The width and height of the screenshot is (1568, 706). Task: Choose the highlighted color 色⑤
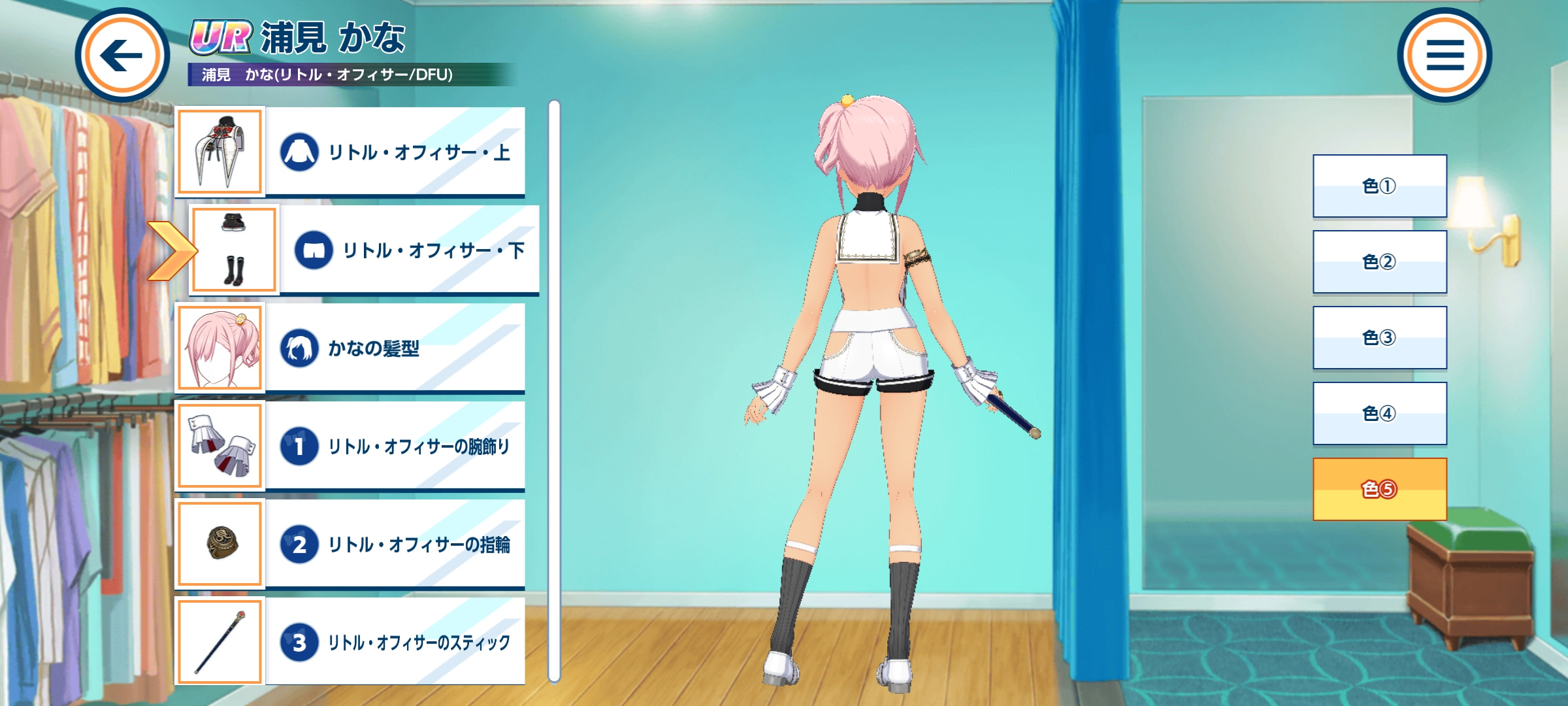[x=1380, y=490]
